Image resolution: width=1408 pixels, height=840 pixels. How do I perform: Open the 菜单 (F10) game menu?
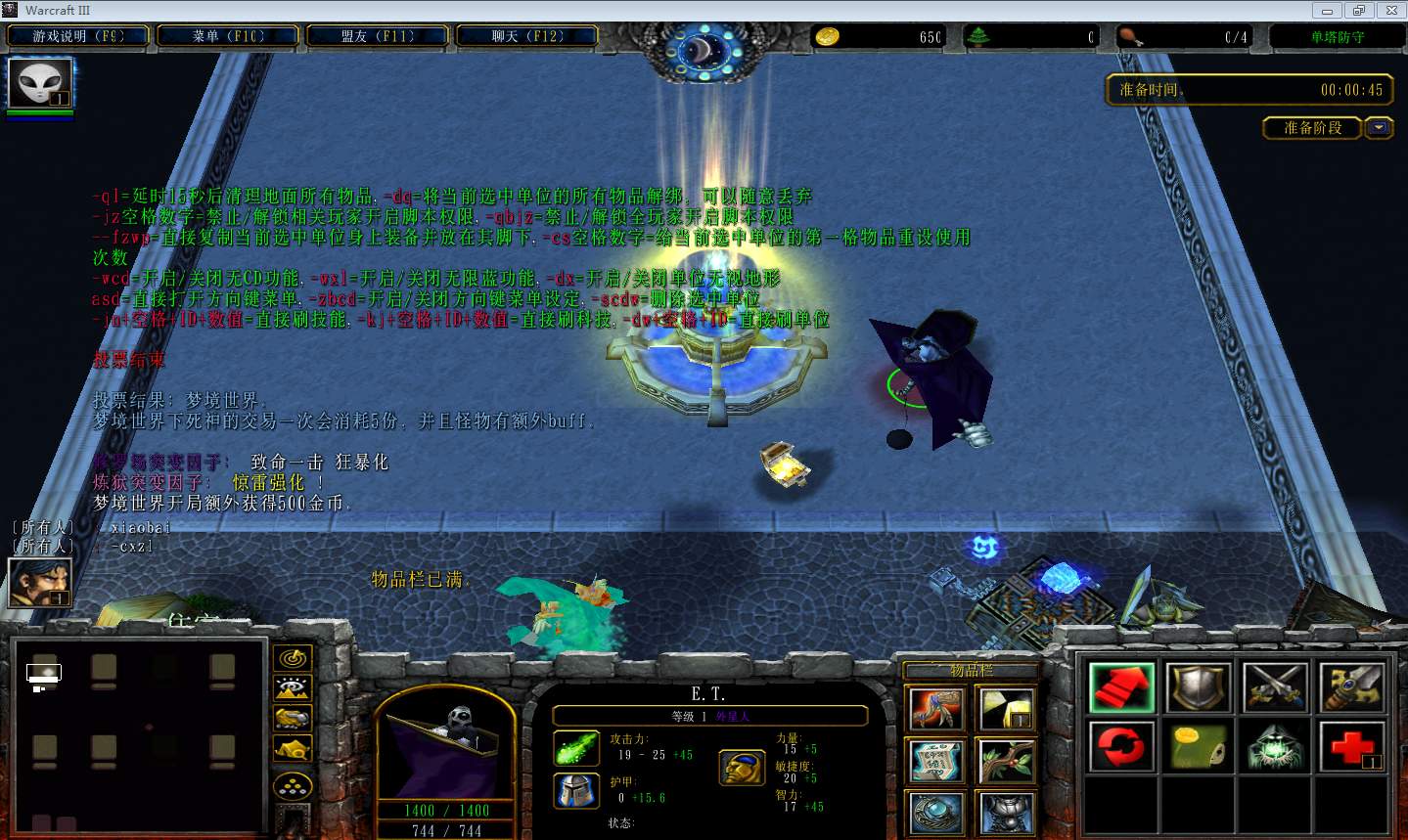228,36
